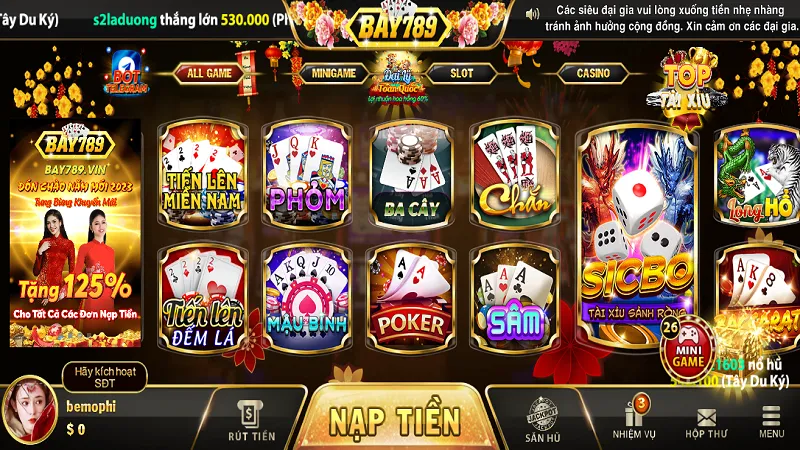The width and height of the screenshot is (800, 450).
Task: Open the Bot Telegram icon
Action: coord(126,72)
